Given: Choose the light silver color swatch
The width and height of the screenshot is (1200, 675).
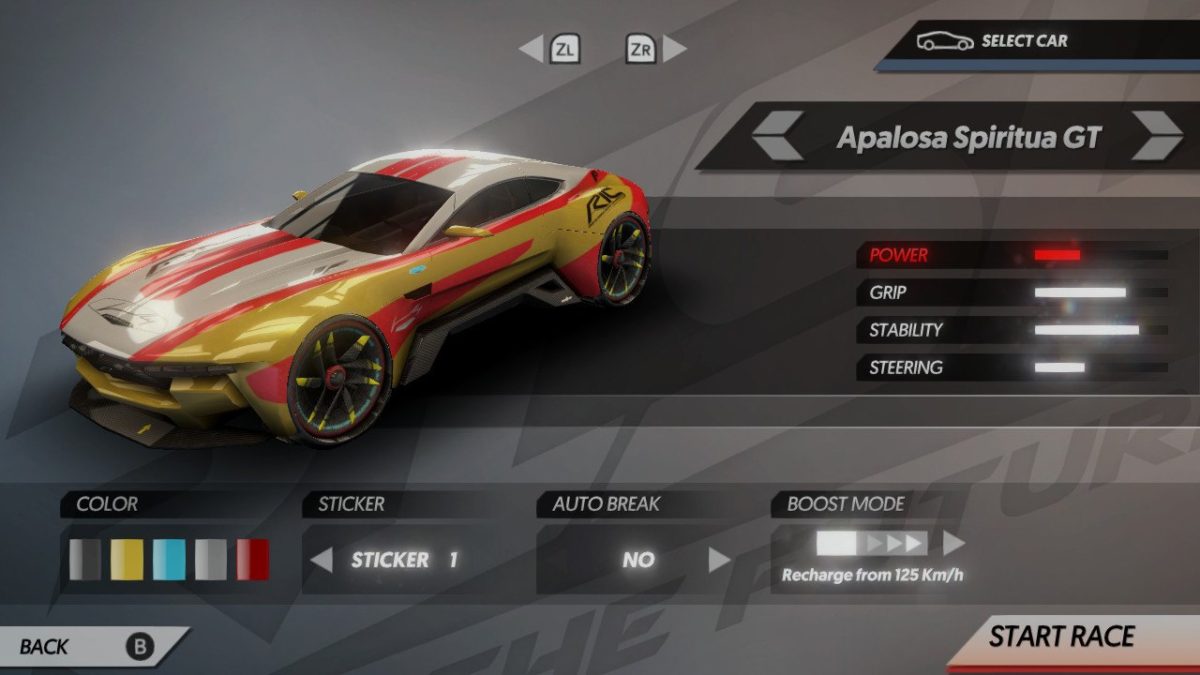Looking at the screenshot, I should (211, 560).
